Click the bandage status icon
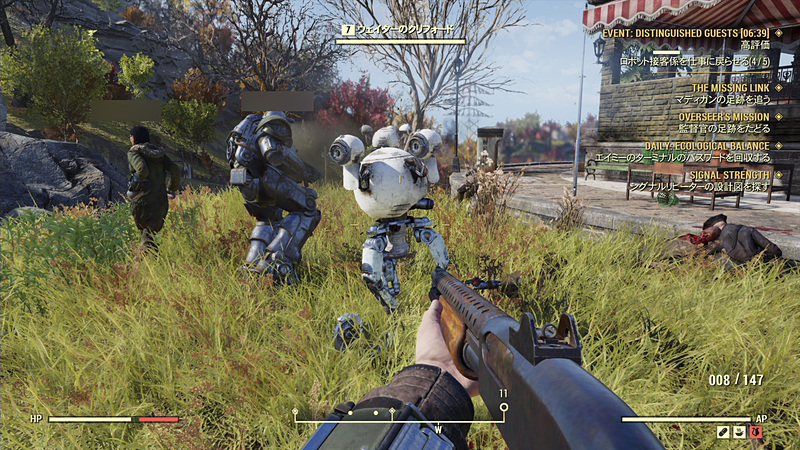The image size is (800, 450). (x=722, y=432)
